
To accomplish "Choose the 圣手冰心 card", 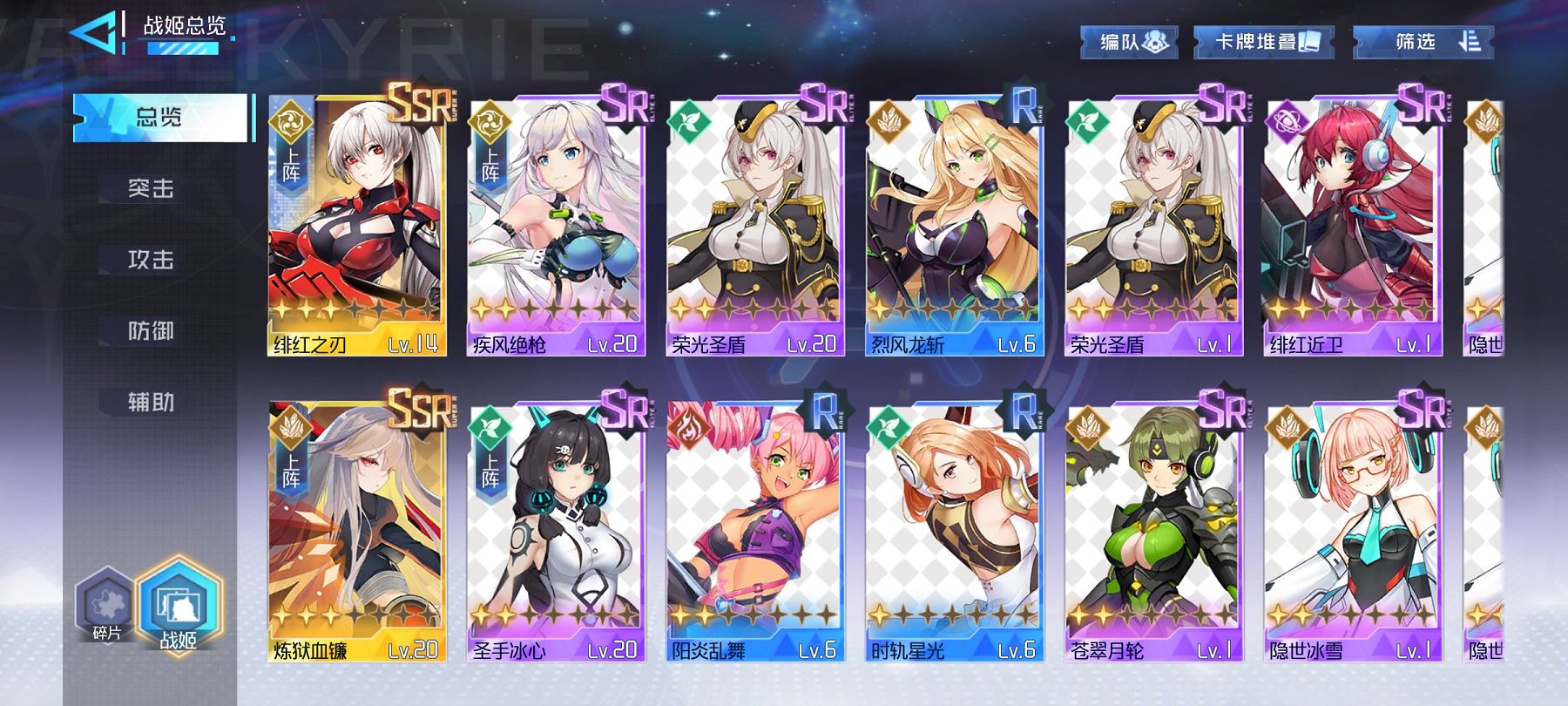I will [556, 532].
